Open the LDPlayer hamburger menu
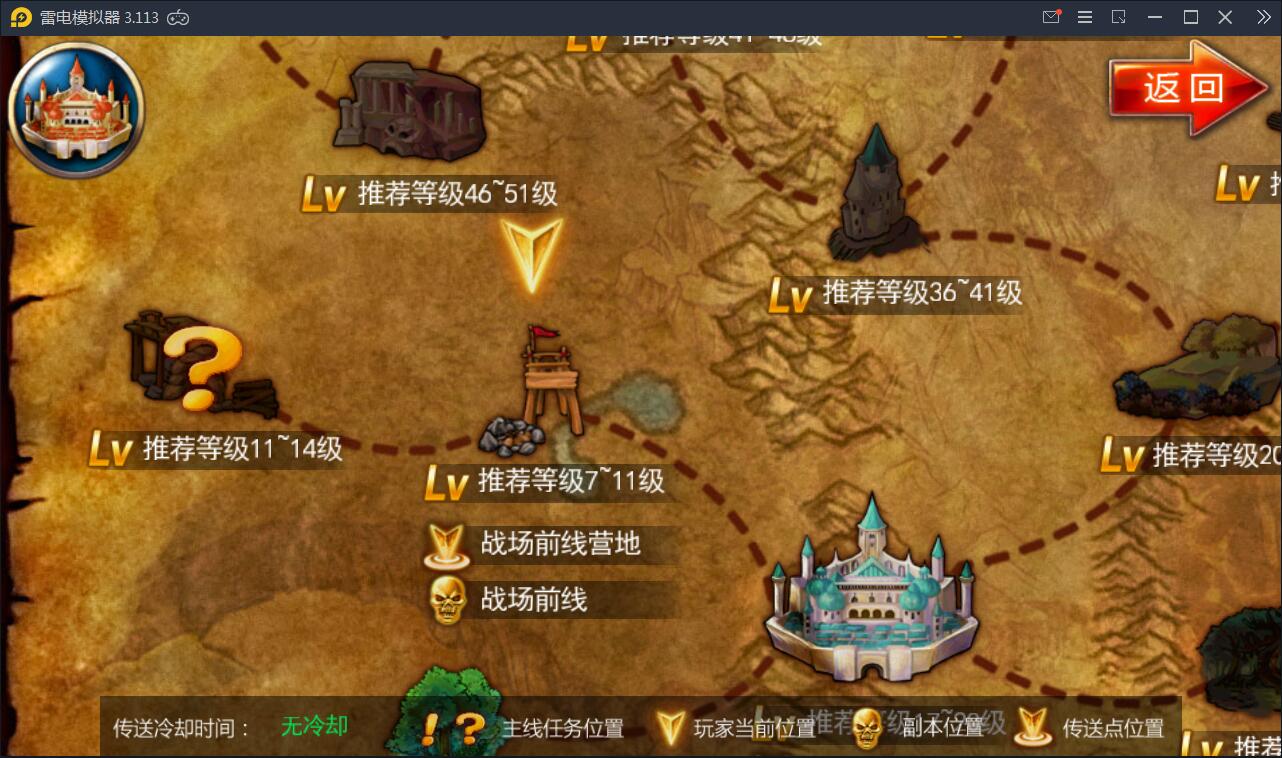 (x=1085, y=16)
